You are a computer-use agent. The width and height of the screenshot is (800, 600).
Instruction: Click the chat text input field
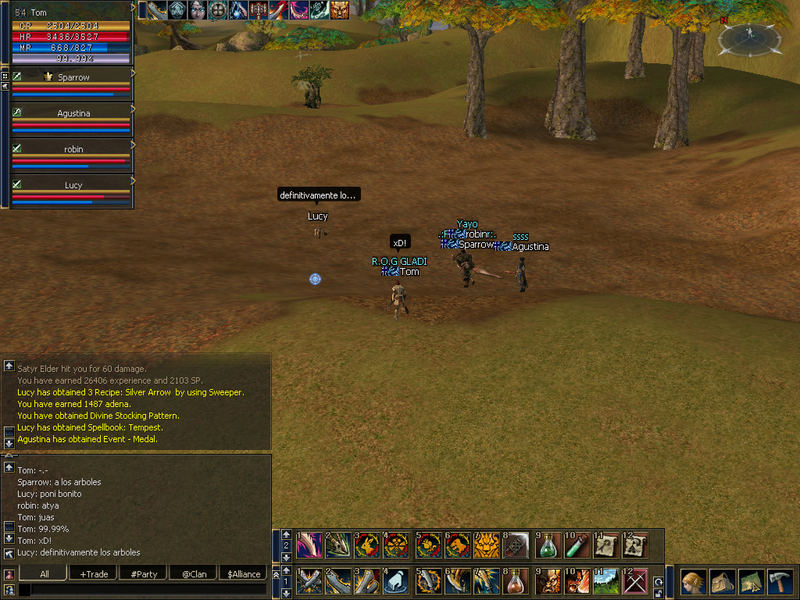[x=140, y=590]
